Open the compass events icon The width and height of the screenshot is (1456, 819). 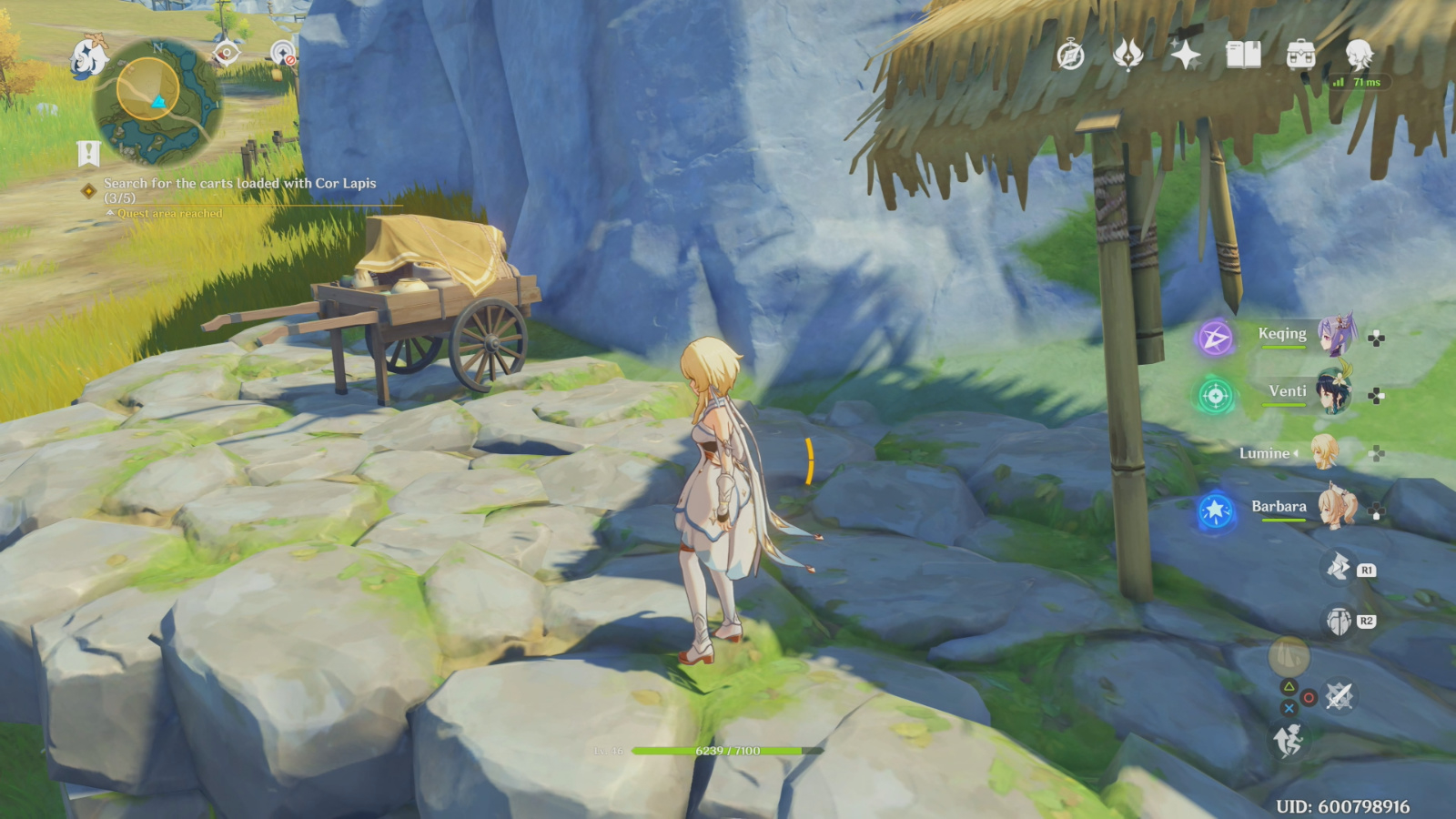point(1070,56)
